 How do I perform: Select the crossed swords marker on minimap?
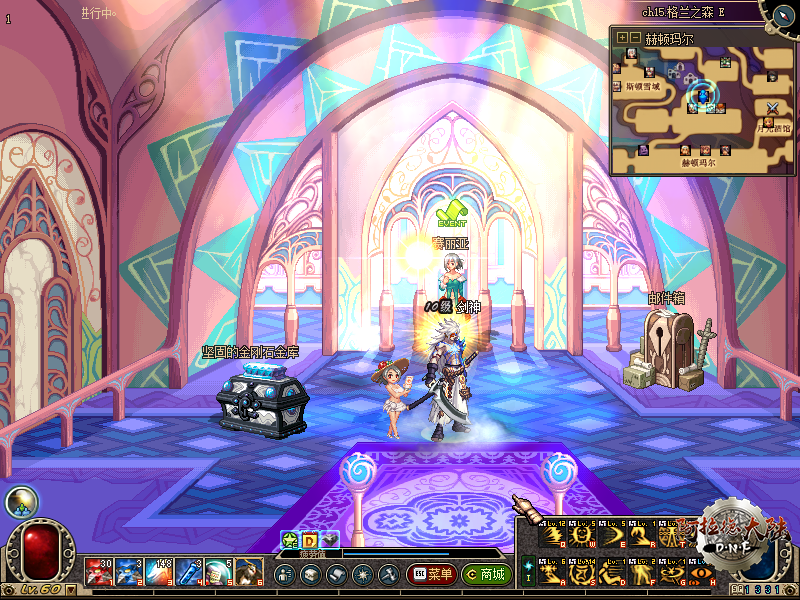pos(772,107)
